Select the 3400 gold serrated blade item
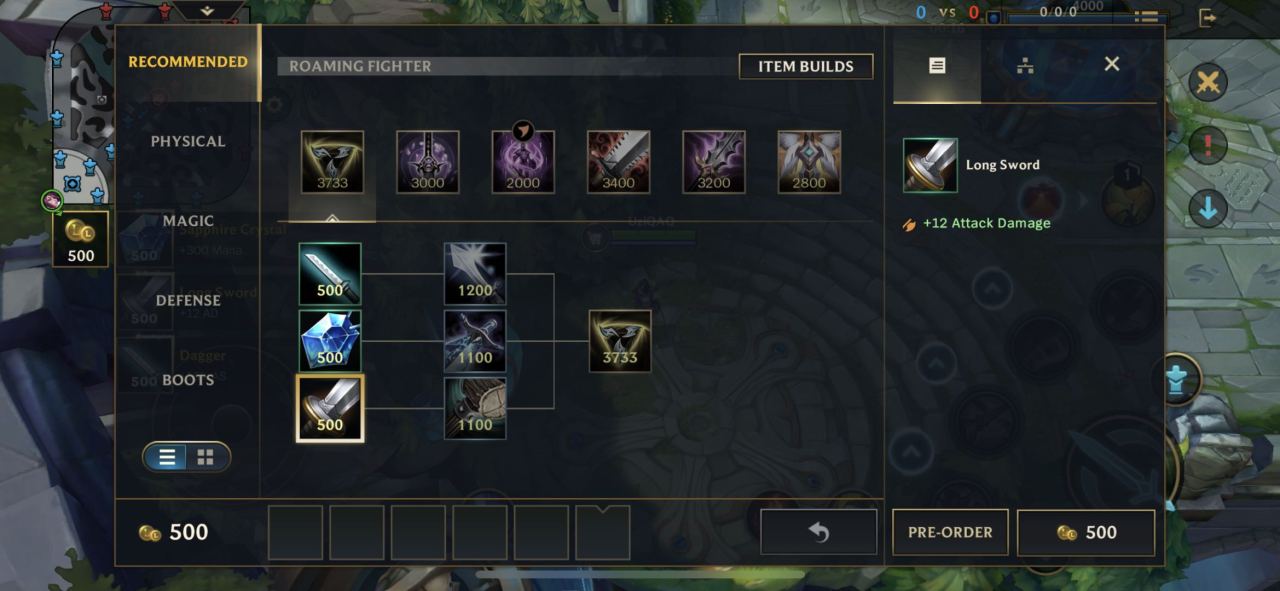Viewport: 1280px width, 591px height. click(619, 162)
